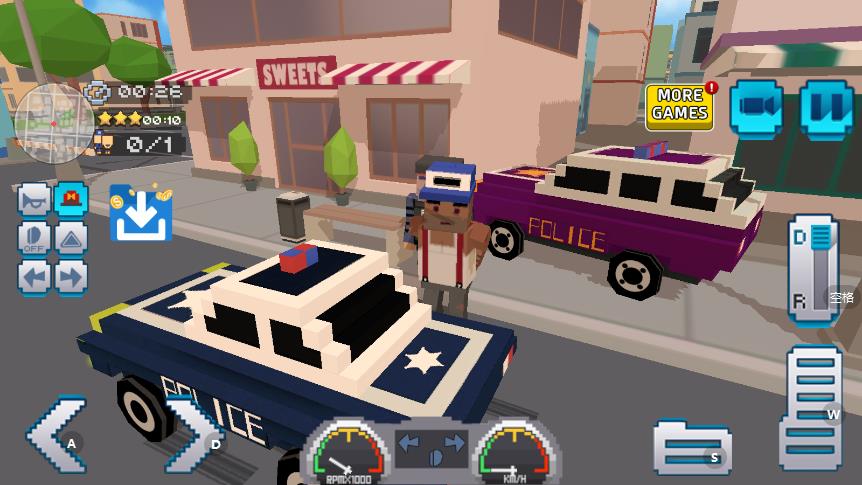Open the More Games button
862x485 pixels.
(680, 106)
